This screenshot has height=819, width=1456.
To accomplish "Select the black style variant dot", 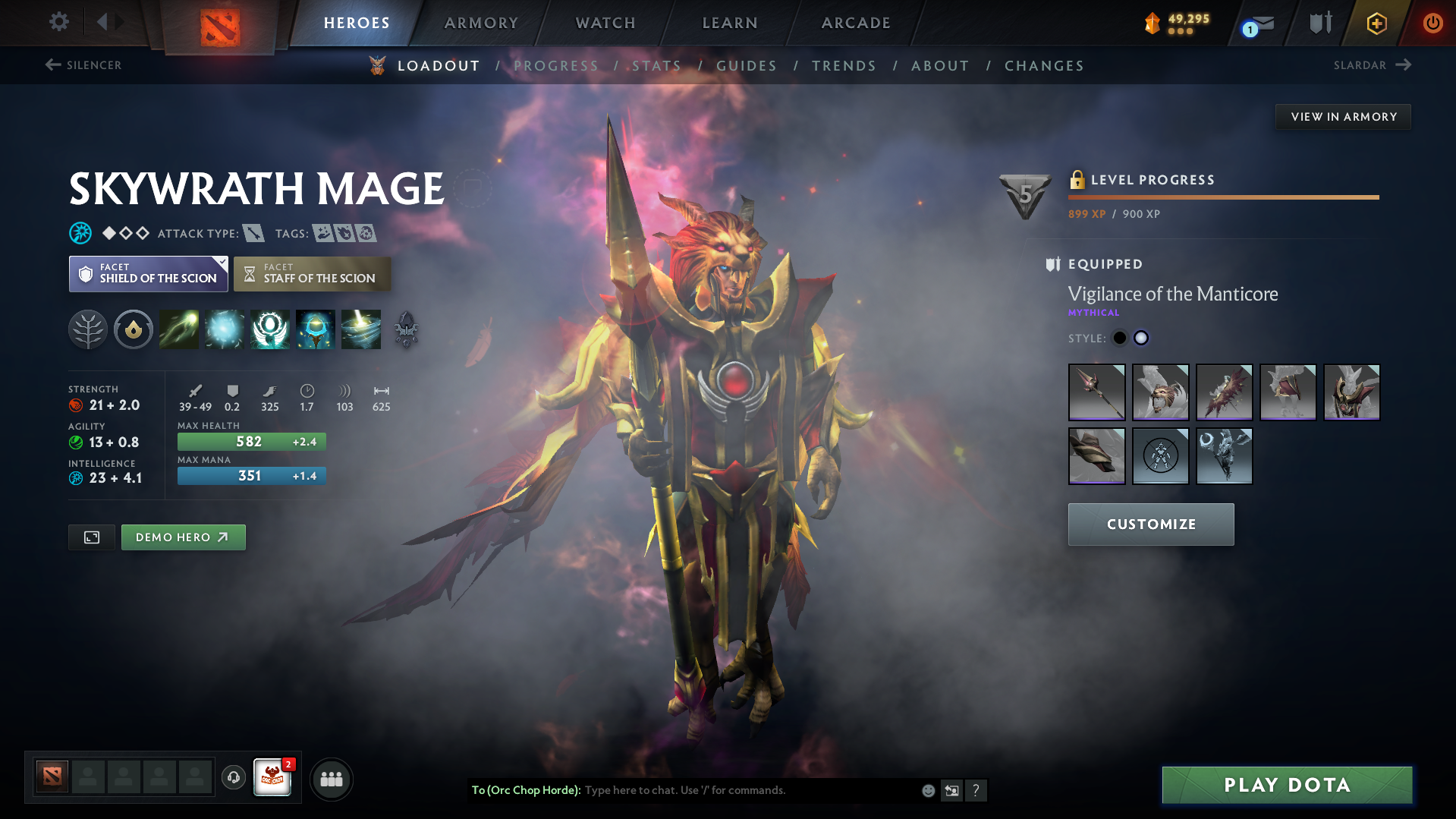I will coord(1119,338).
